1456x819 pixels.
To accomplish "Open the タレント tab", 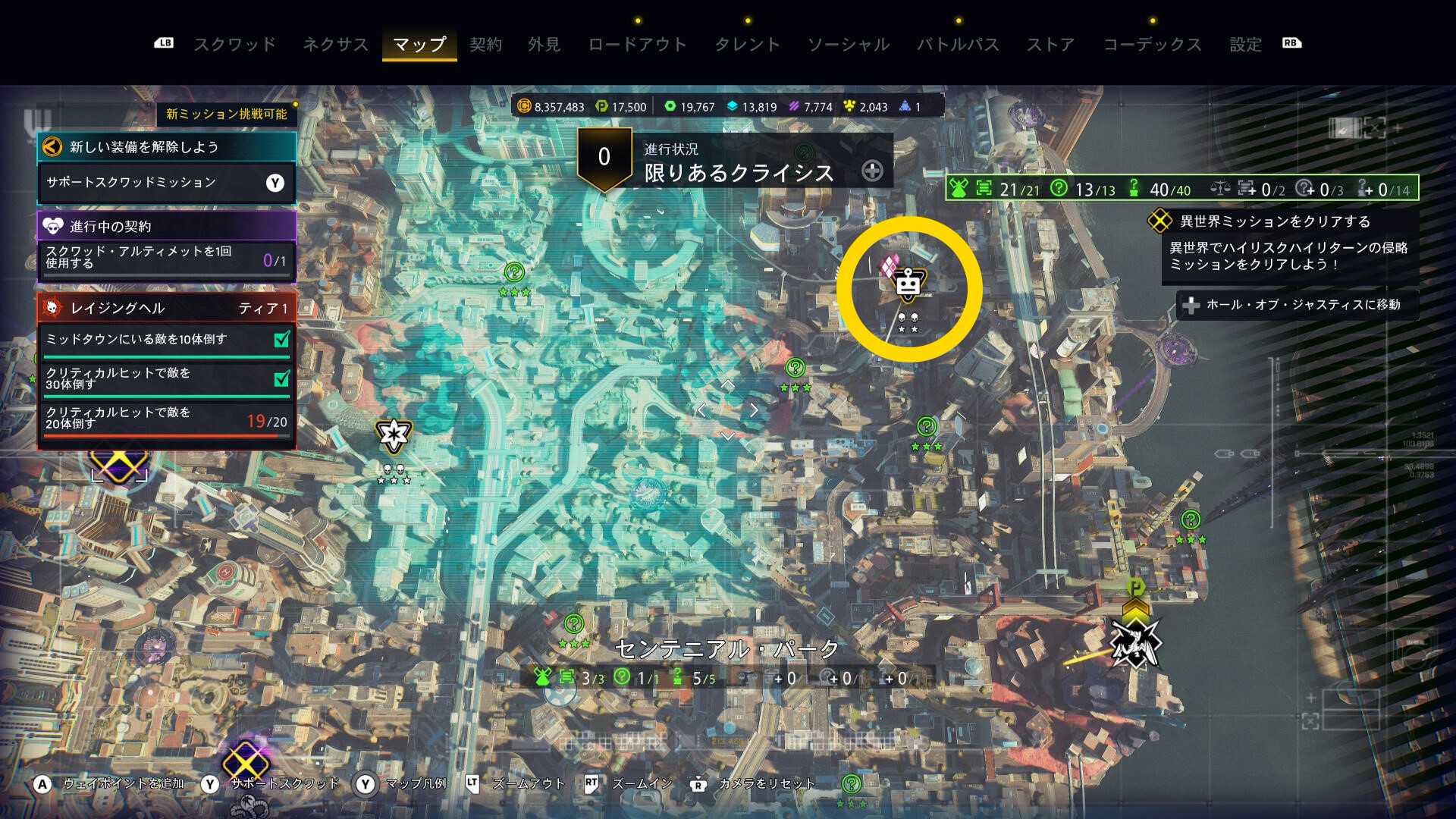I will click(x=747, y=44).
